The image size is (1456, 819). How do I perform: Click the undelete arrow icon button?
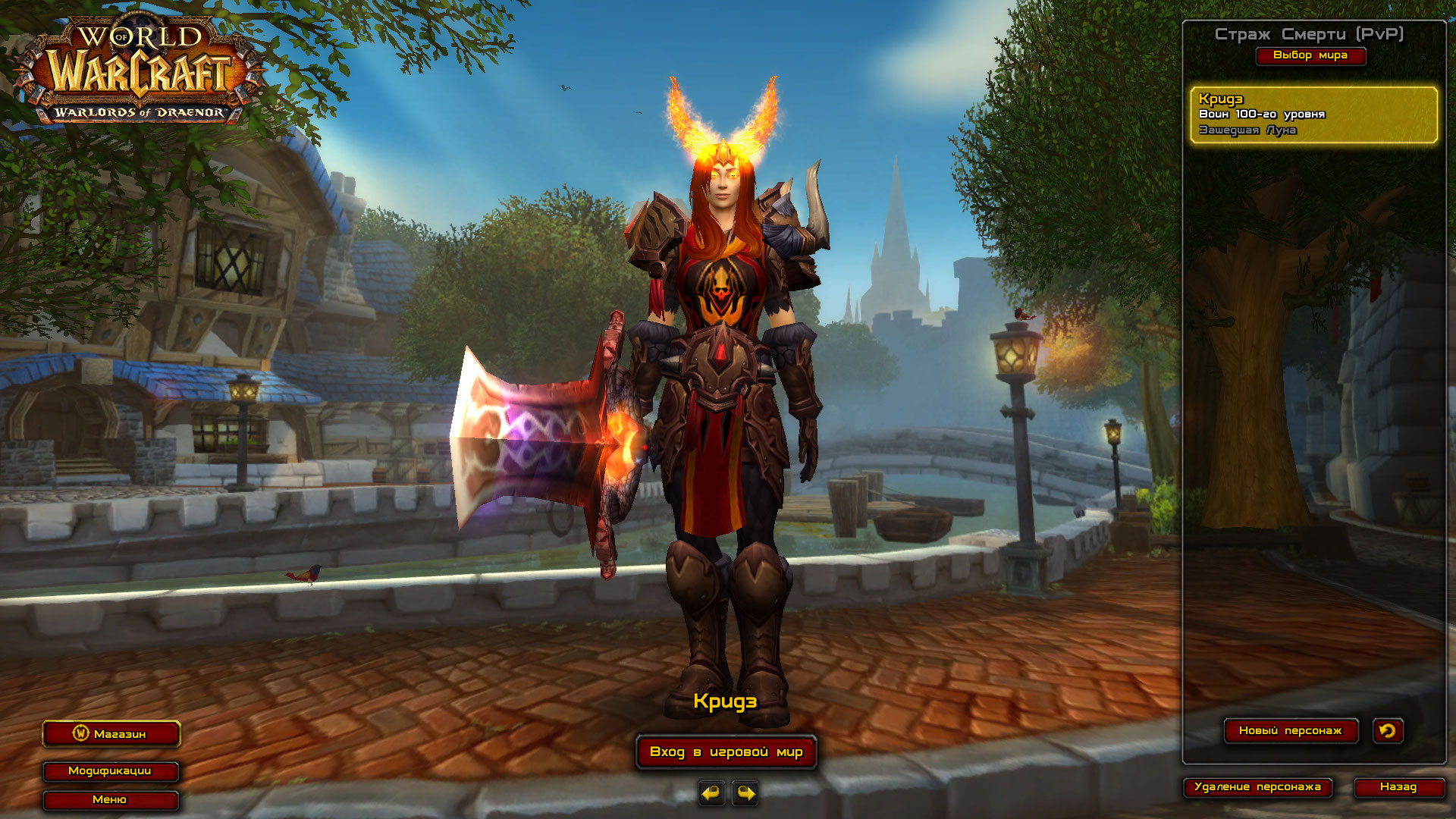click(x=1388, y=731)
